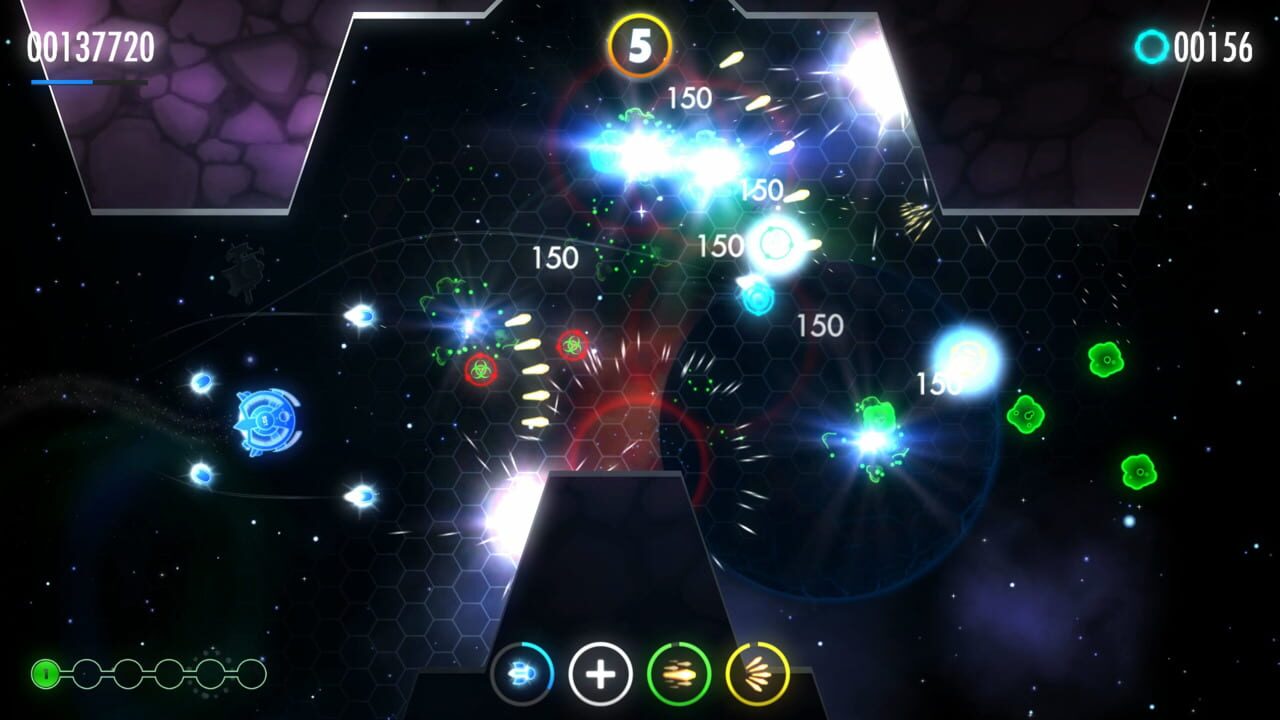Expand the 00156 counter display

tap(1214, 46)
